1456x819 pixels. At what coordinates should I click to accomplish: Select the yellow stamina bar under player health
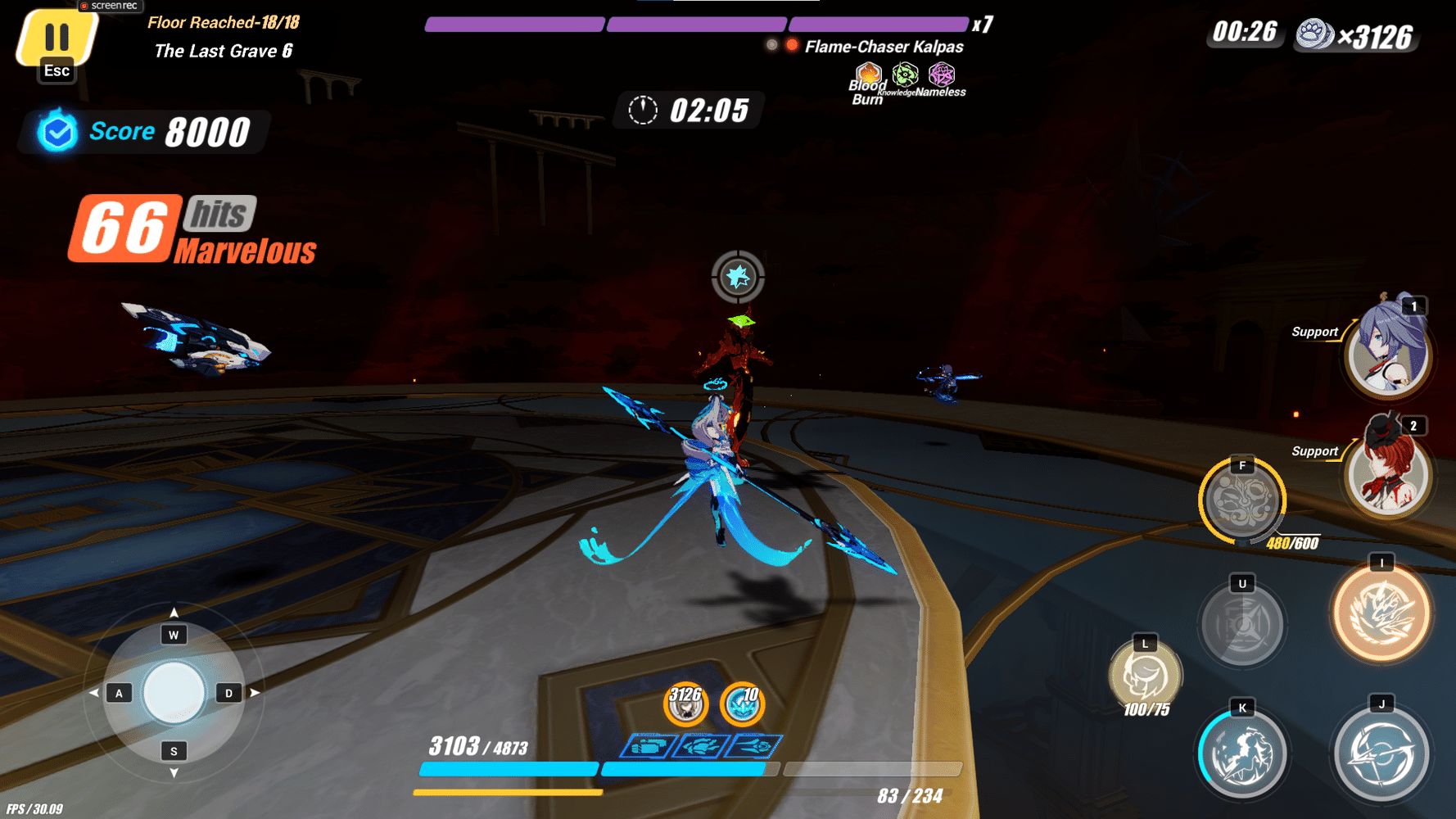tap(508, 793)
